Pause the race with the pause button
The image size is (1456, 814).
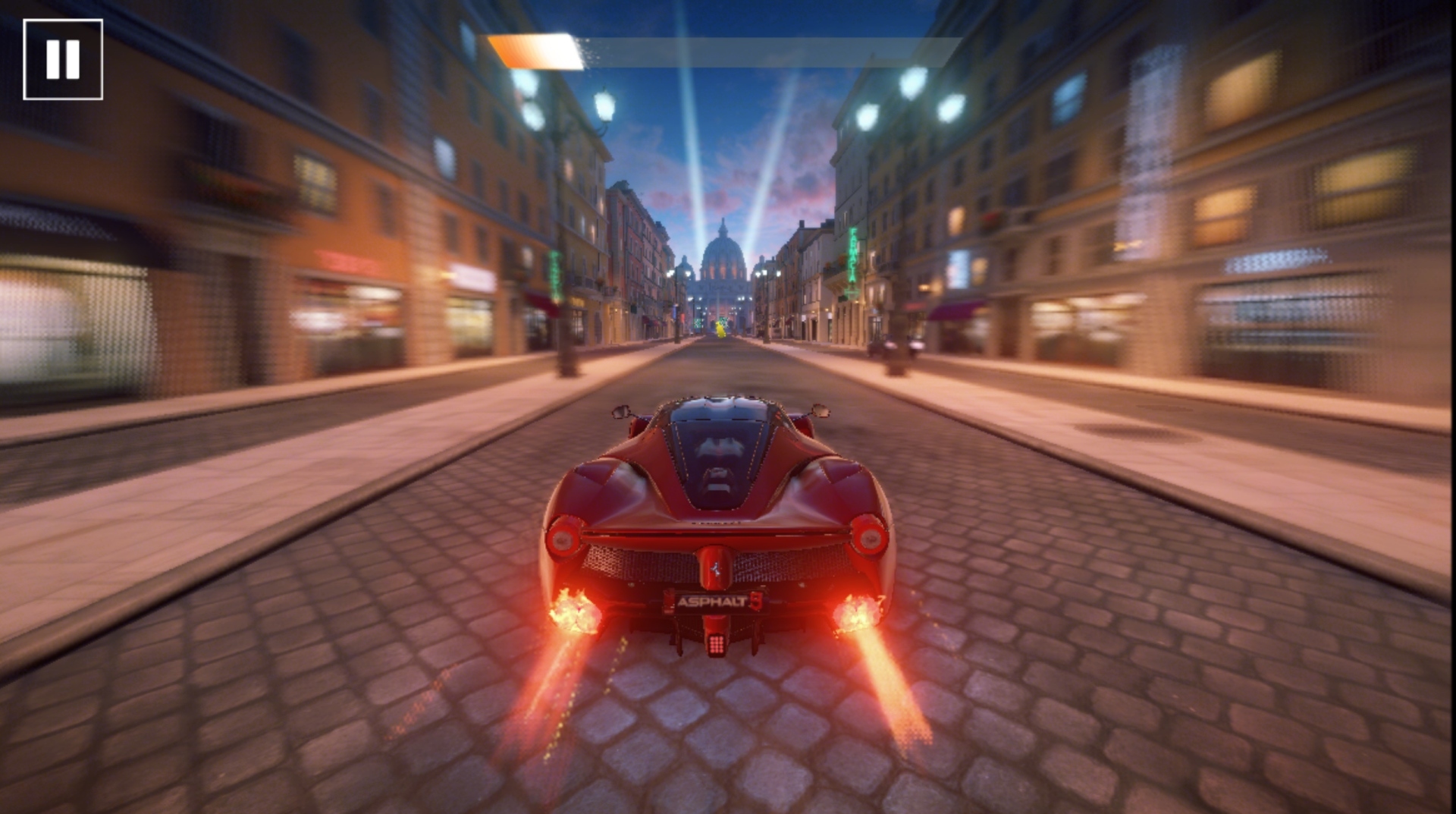click(x=63, y=59)
